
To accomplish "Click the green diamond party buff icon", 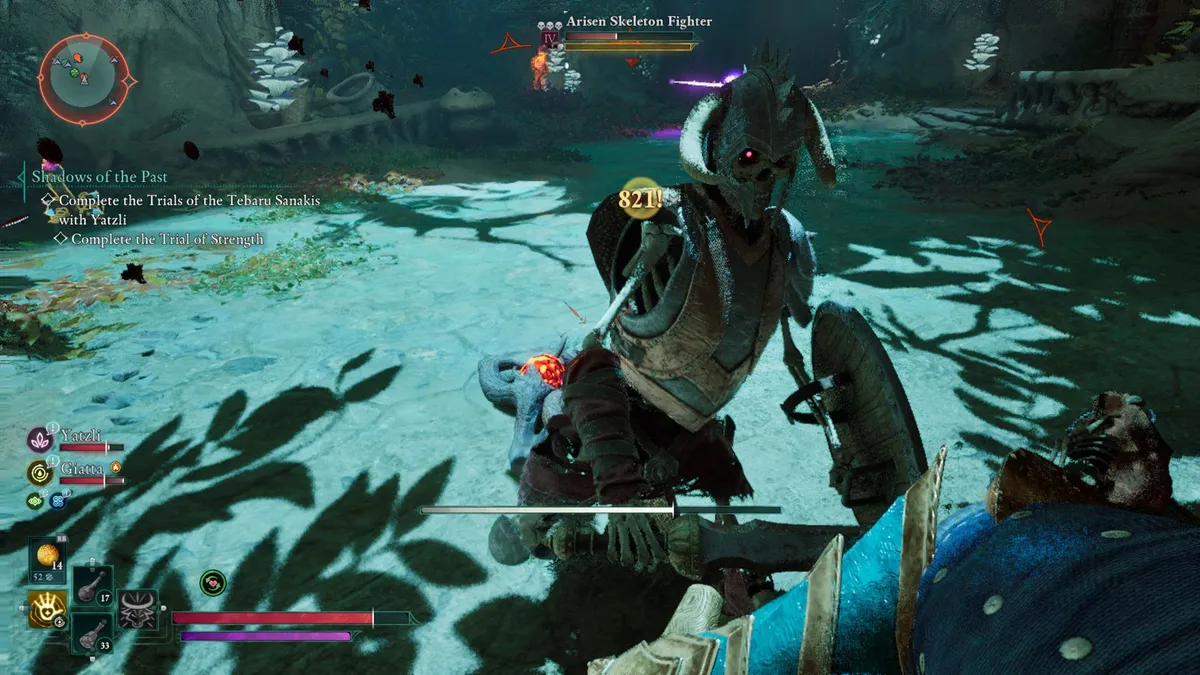I will [x=35, y=501].
